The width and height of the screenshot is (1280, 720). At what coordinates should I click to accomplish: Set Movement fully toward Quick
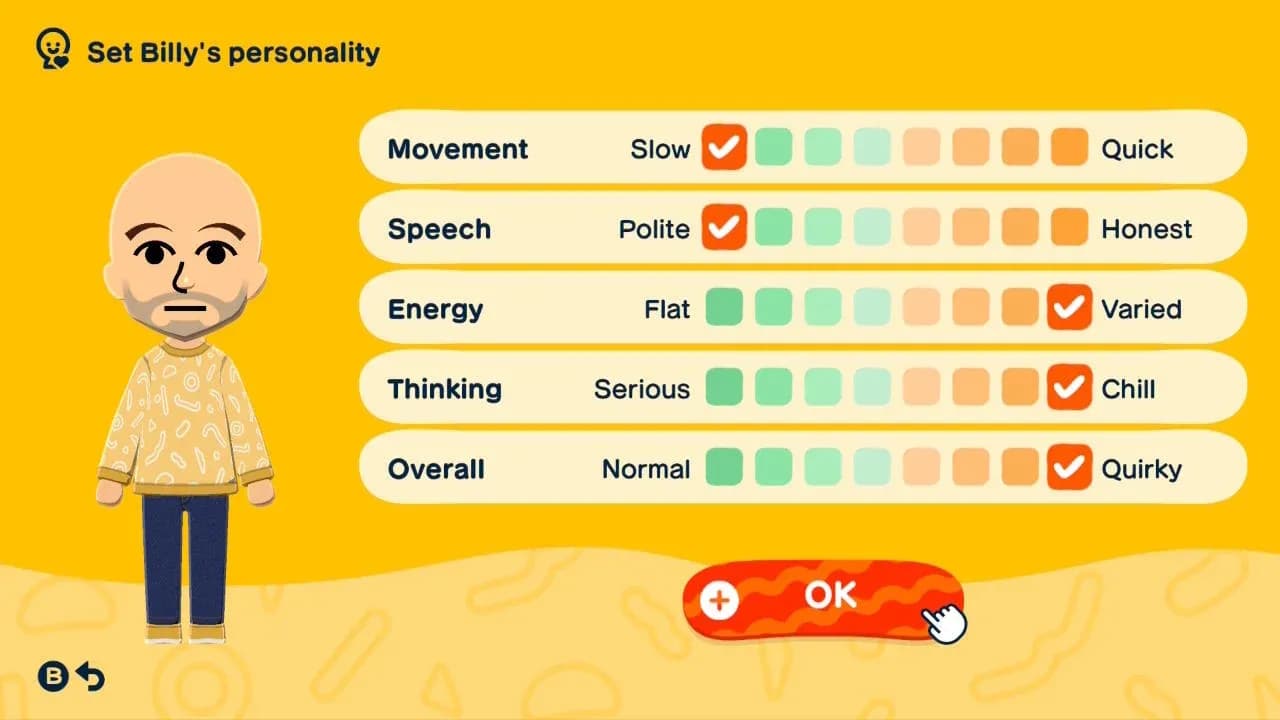pos(1068,148)
